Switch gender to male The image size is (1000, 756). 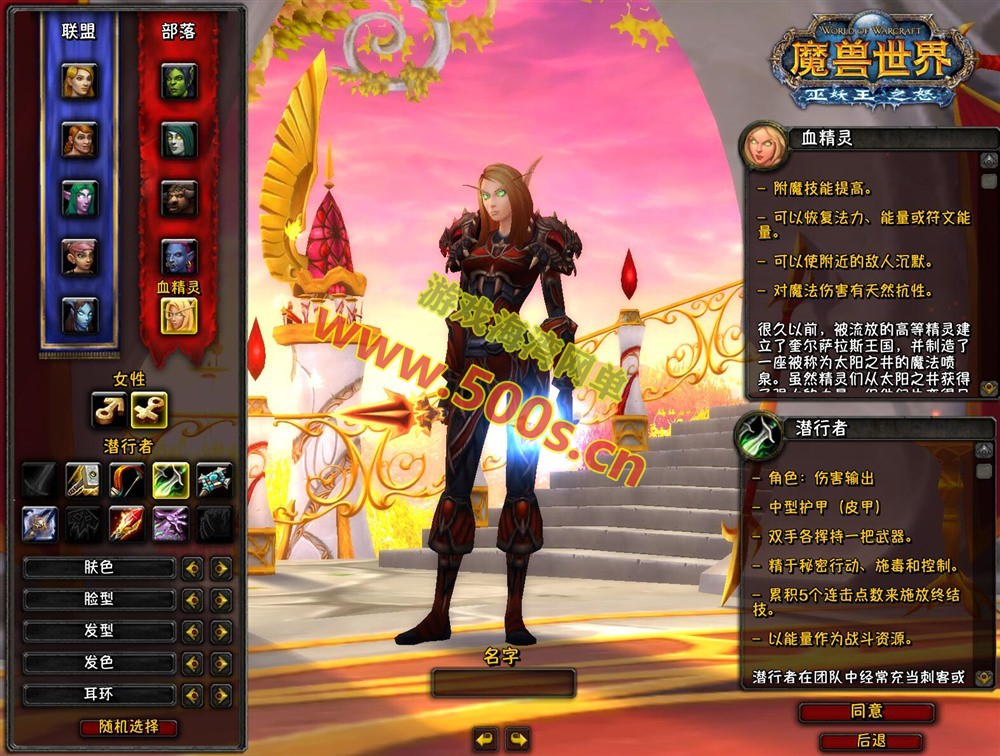click(x=108, y=408)
